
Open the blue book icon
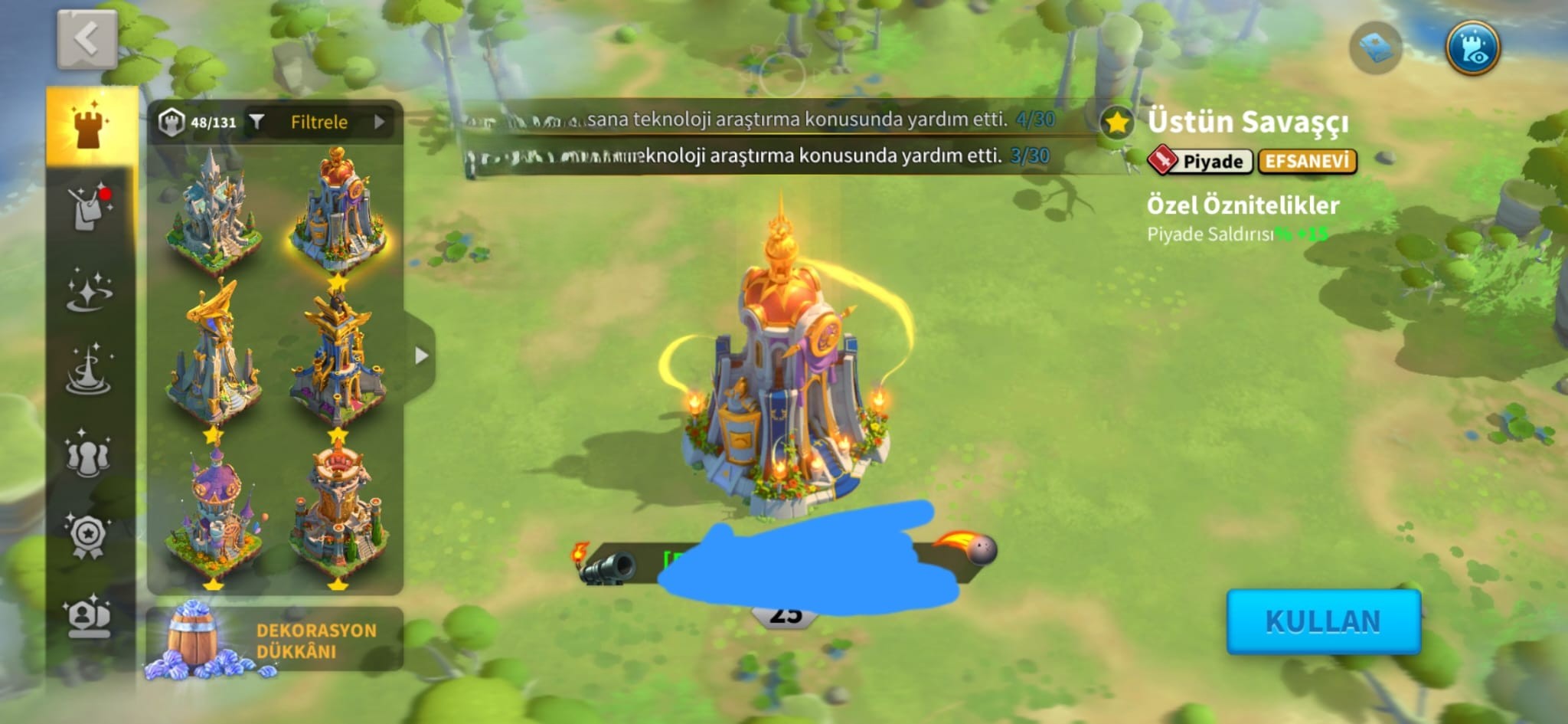(1375, 48)
